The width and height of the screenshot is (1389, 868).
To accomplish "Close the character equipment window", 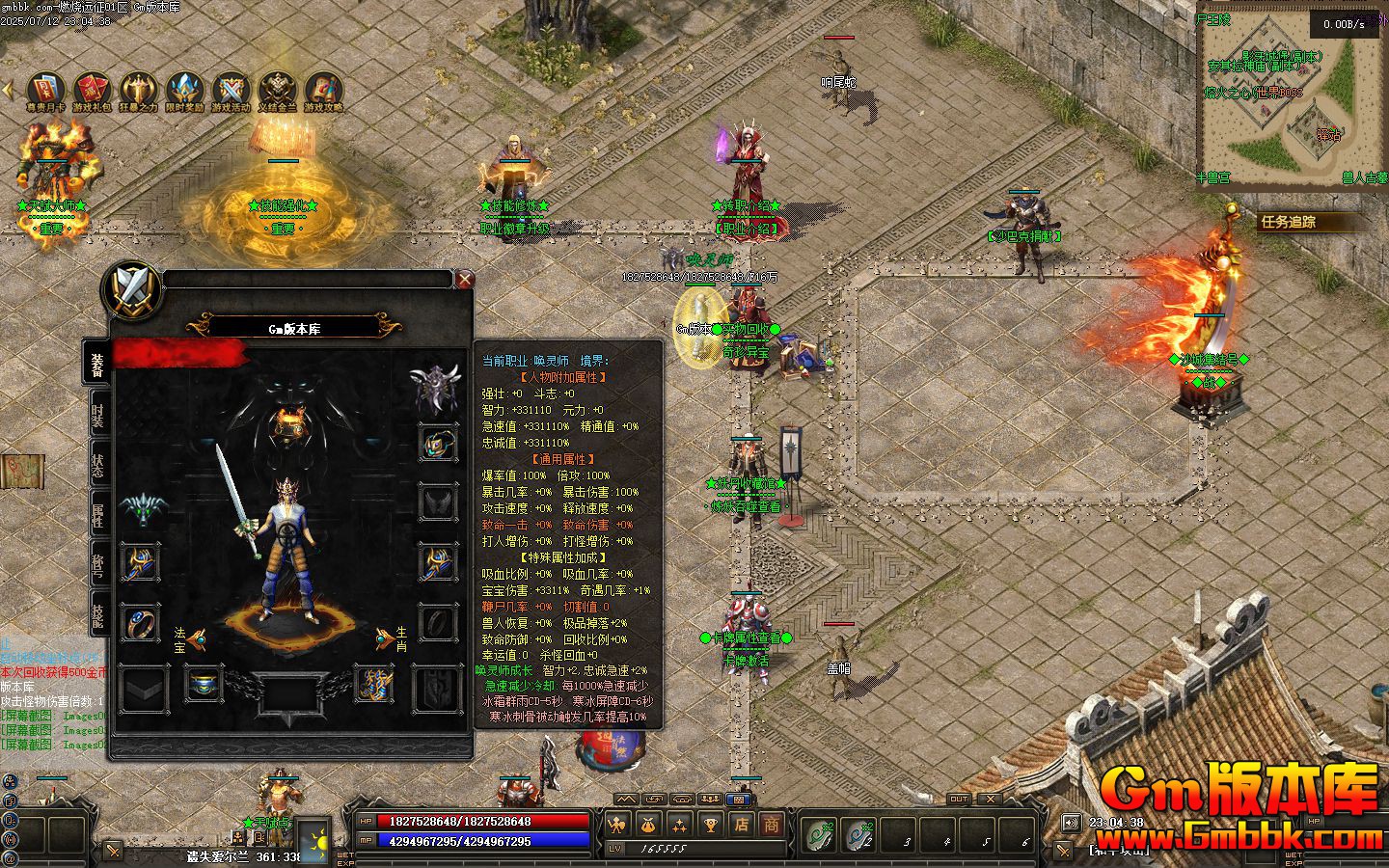I will (x=465, y=280).
